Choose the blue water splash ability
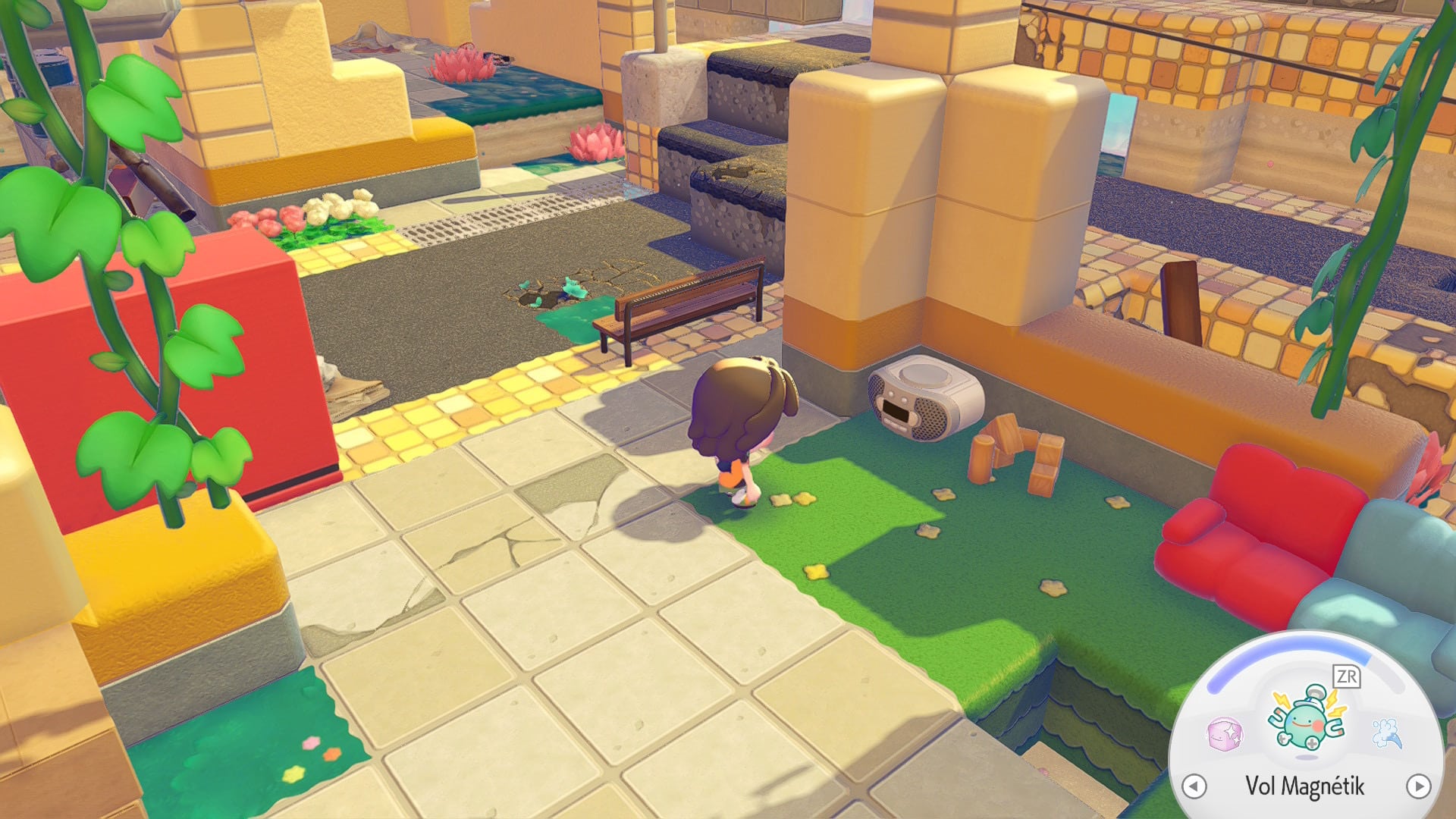The image size is (1456, 819). point(1387,733)
